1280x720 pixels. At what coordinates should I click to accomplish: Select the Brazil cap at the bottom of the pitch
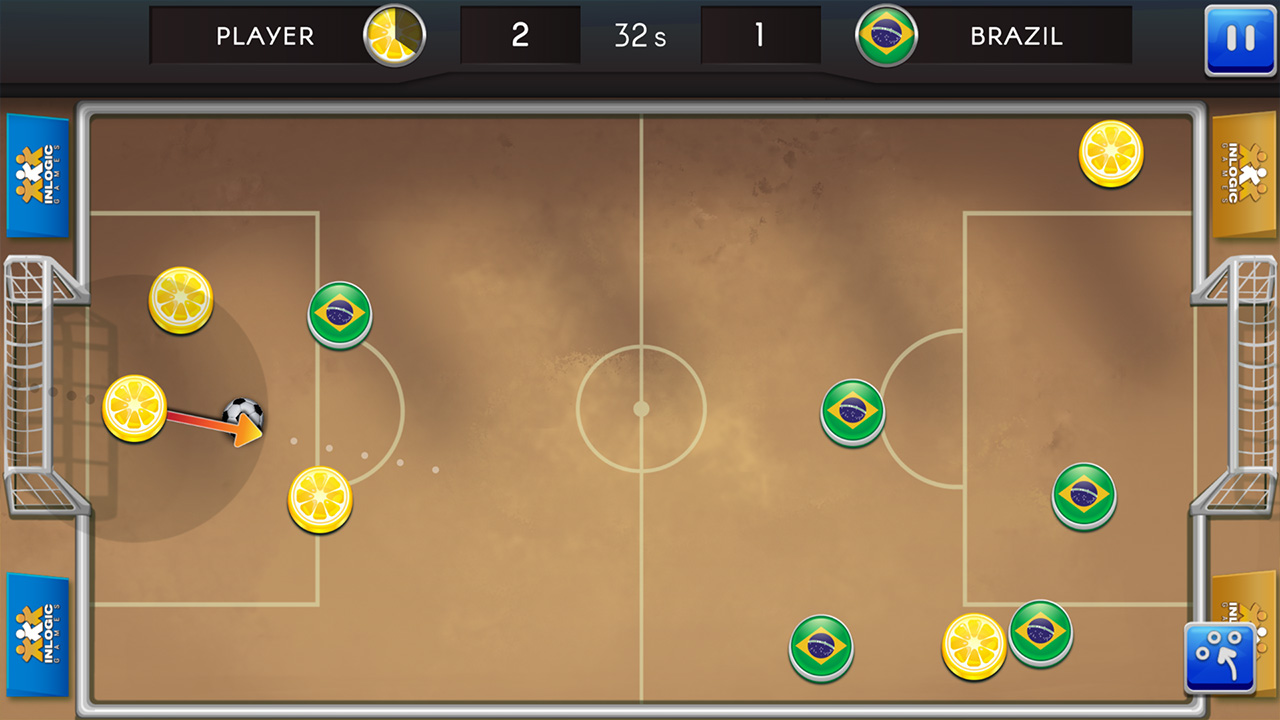[x=821, y=647]
